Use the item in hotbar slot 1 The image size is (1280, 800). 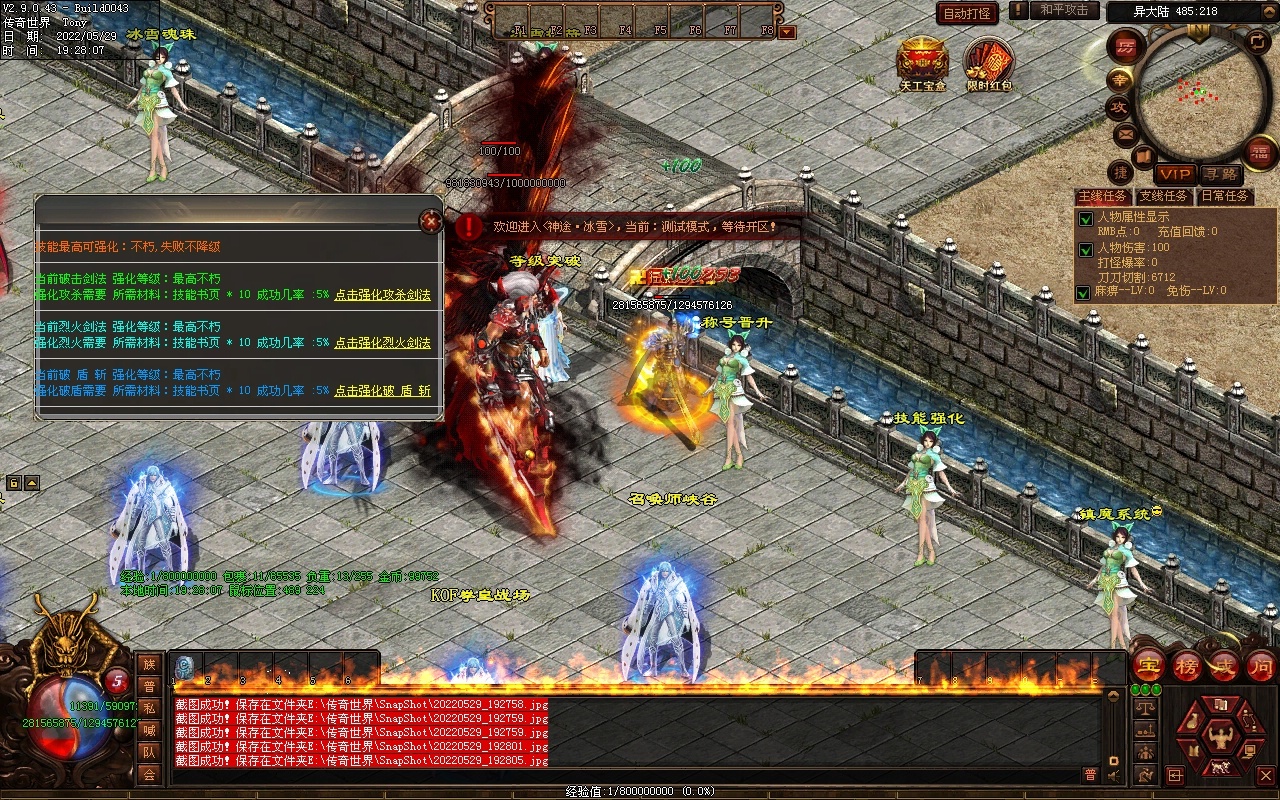click(185, 667)
